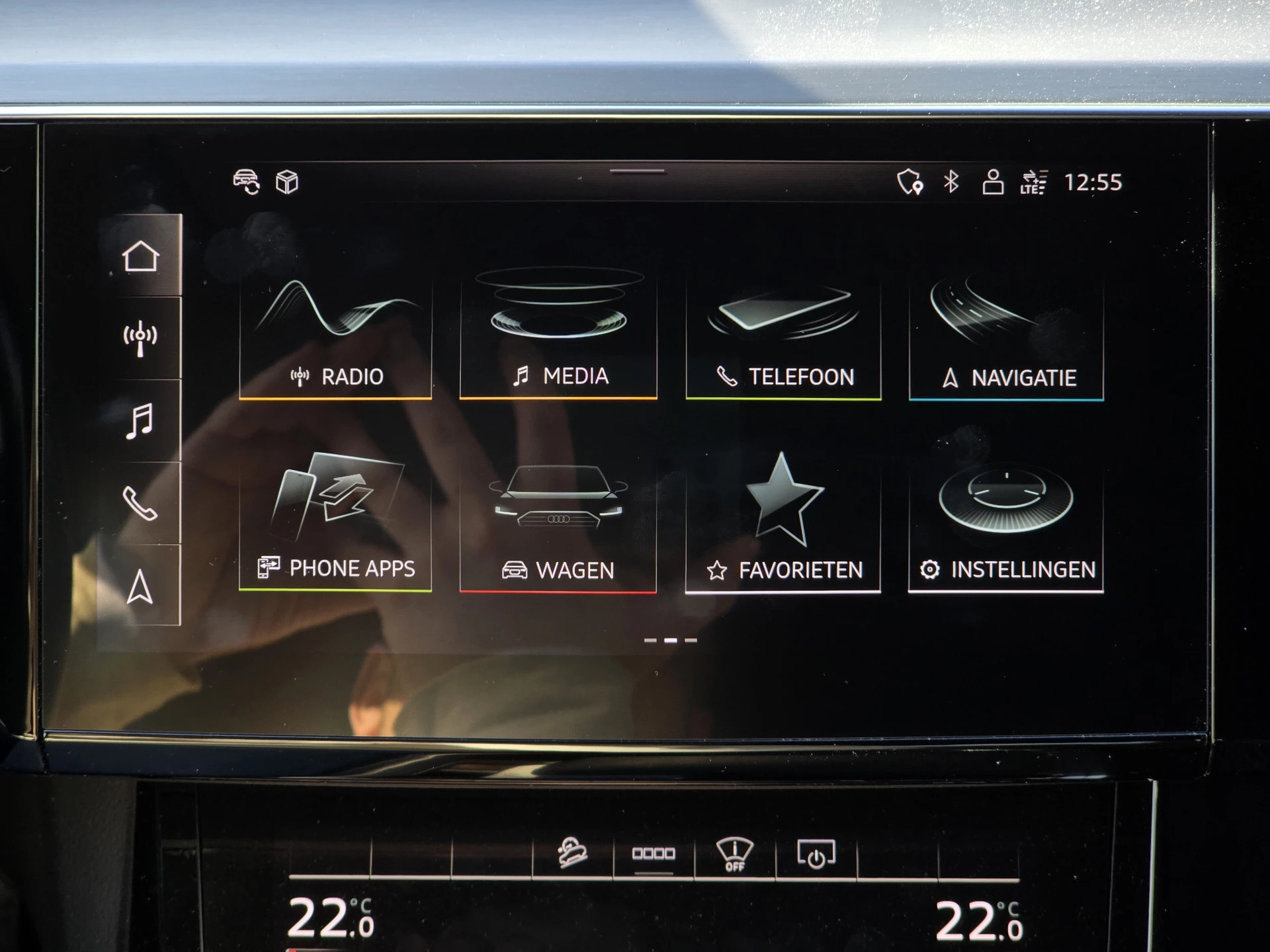The image size is (1270, 952).
Task: Click the music note sidebar shortcut
Action: coord(140,421)
